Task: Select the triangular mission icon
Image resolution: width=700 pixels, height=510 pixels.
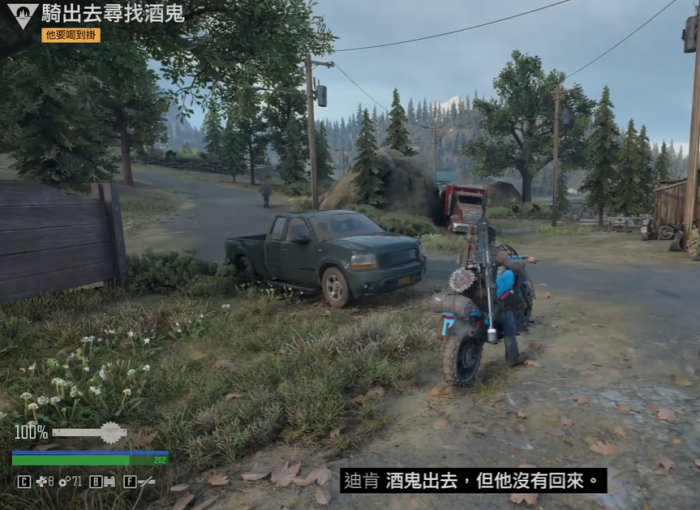Action: (22, 15)
